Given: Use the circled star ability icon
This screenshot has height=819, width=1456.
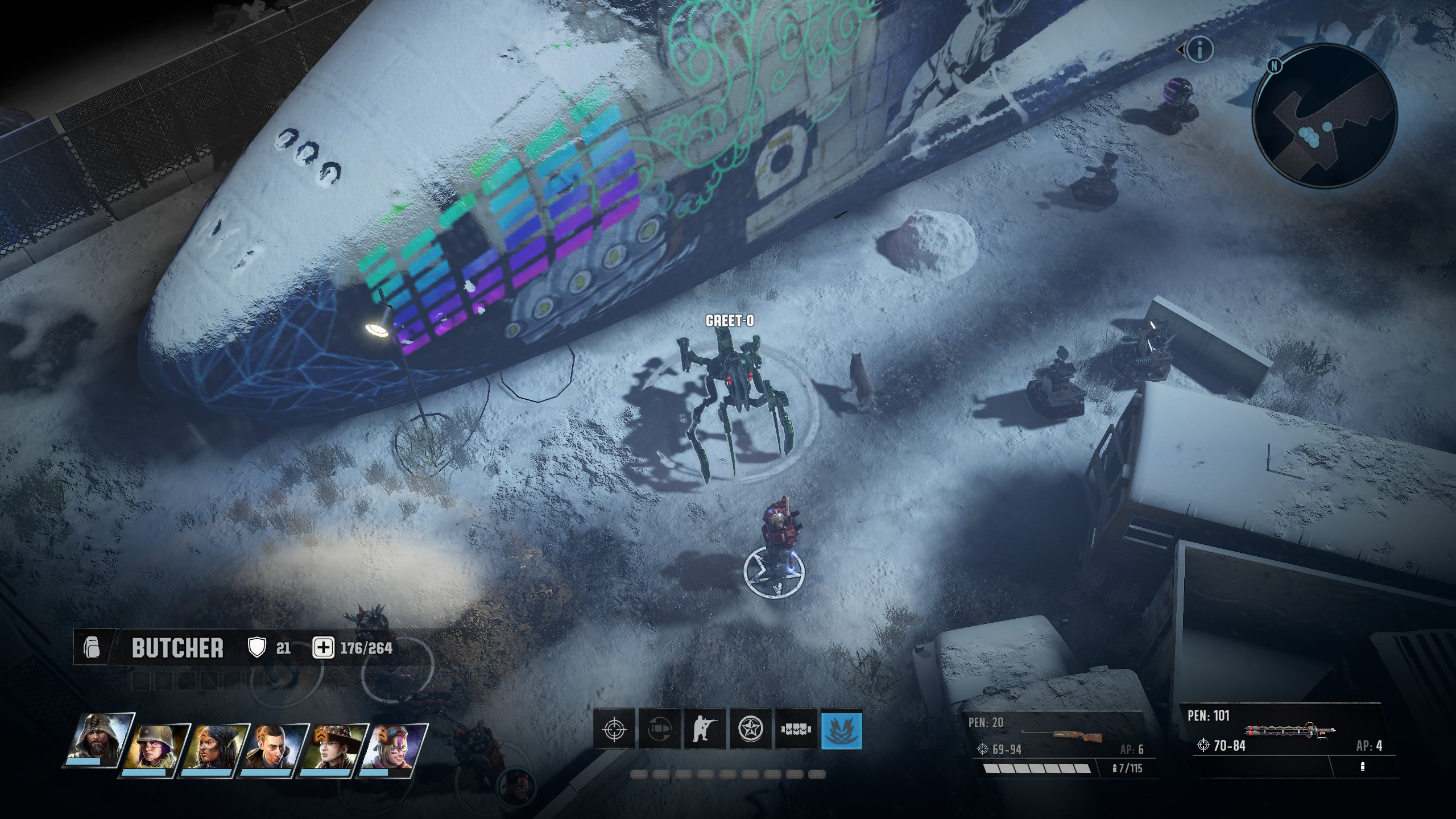Looking at the screenshot, I should [x=750, y=729].
